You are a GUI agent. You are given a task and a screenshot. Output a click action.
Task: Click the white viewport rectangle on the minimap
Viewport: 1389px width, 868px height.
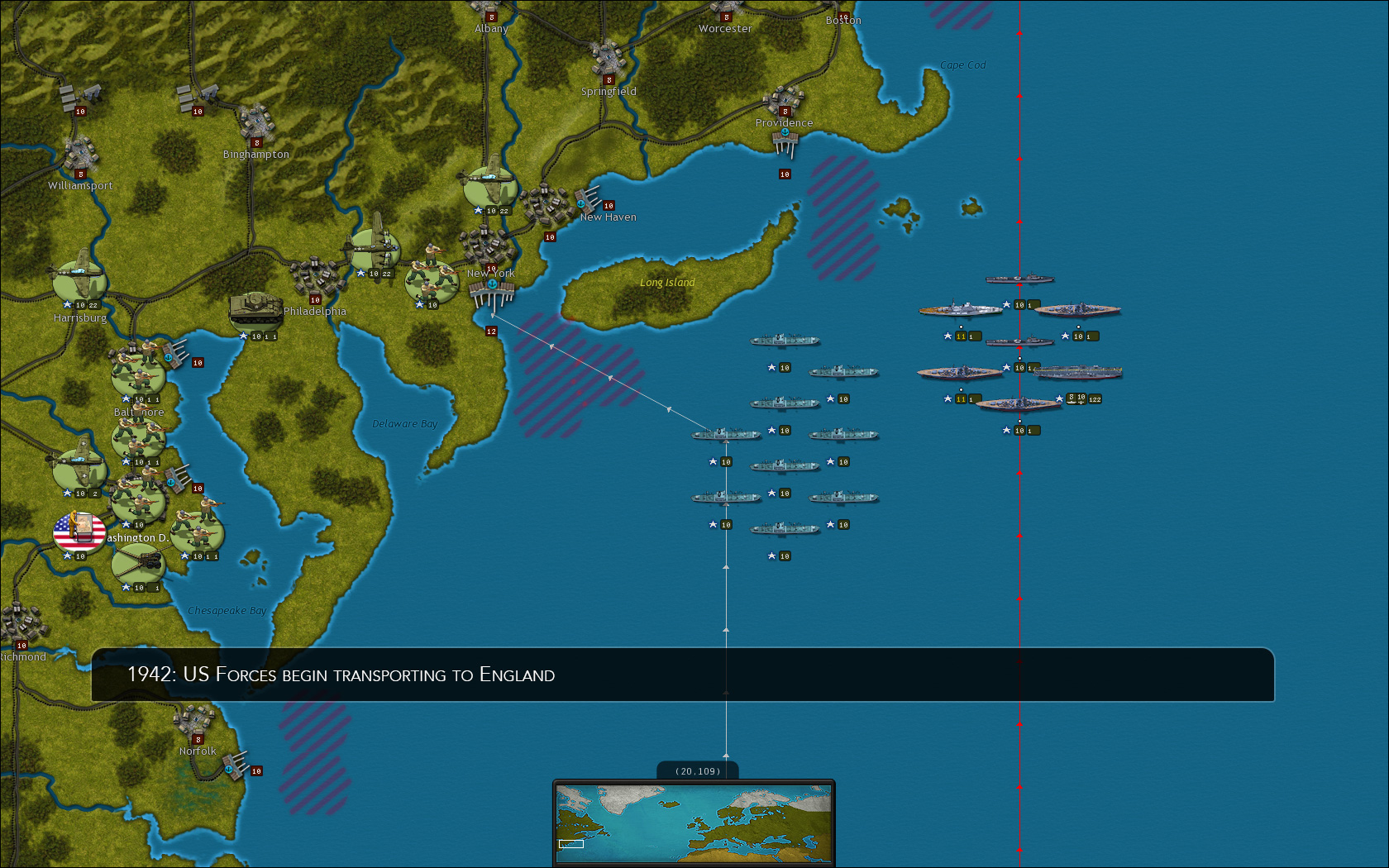coord(572,845)
